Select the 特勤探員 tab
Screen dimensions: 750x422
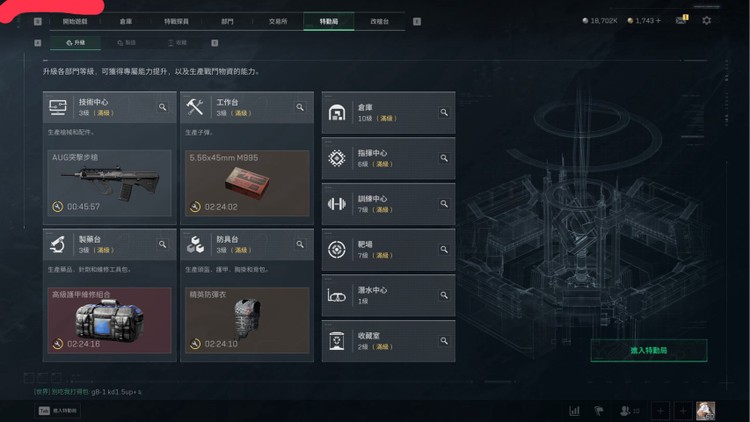coord(176,20)
